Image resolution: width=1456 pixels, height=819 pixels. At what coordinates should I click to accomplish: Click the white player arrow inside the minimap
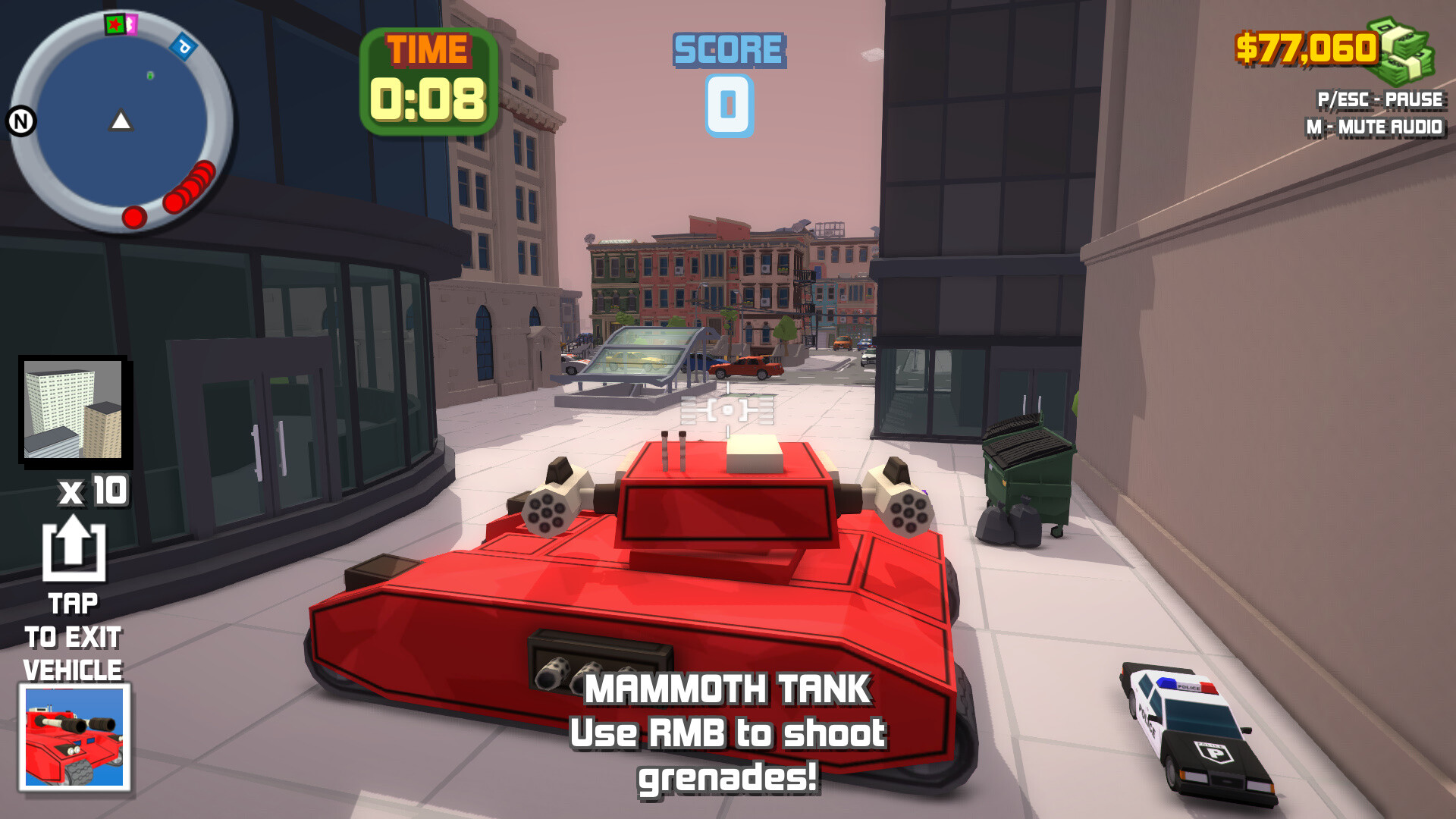click(x=120, y=121)
